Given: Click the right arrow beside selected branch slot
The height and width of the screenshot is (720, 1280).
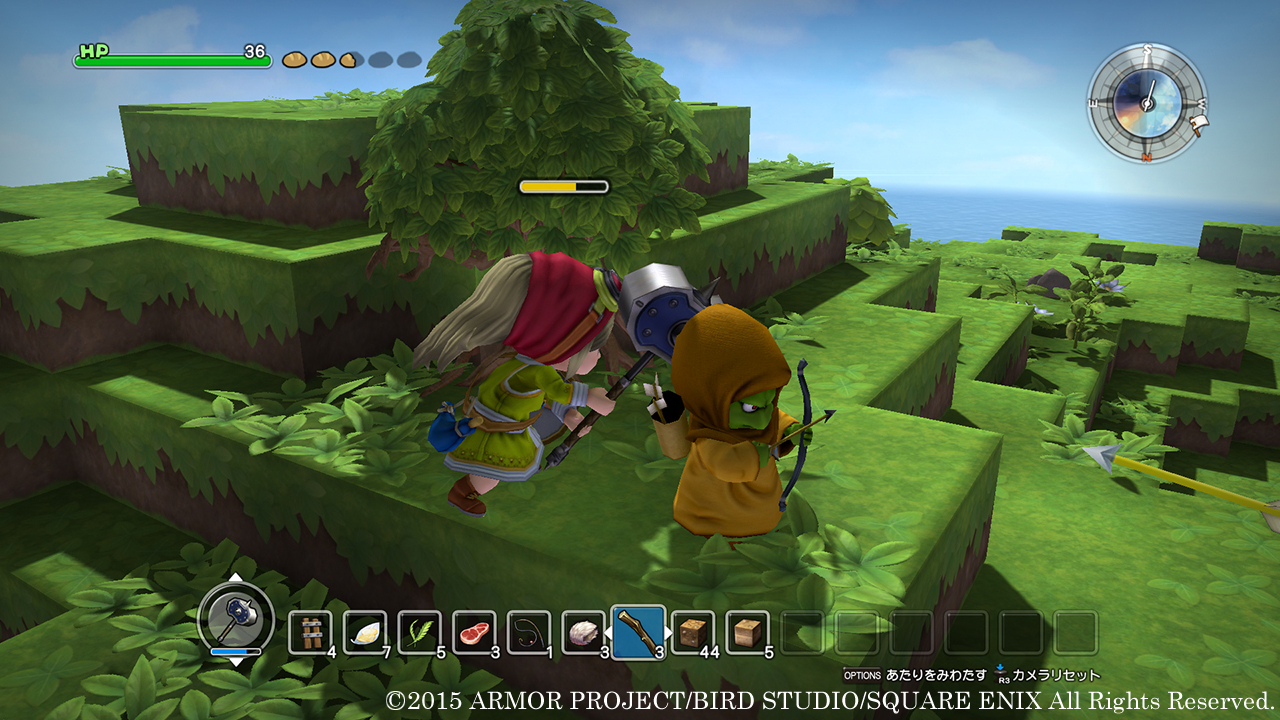Looking at the screenshot, I should [669, 633].
